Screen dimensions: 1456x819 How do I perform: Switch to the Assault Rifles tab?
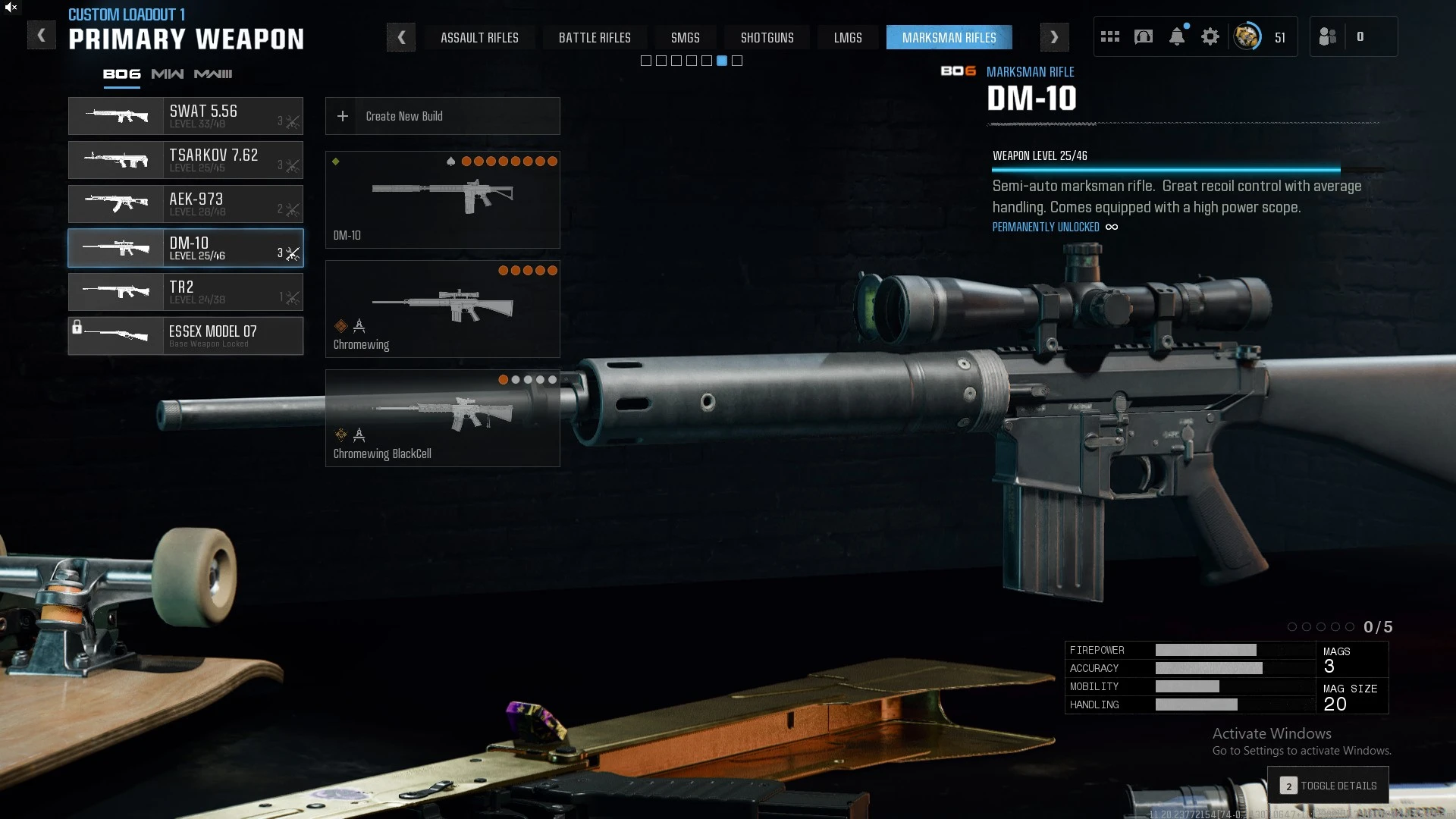(x=479, y=37)
